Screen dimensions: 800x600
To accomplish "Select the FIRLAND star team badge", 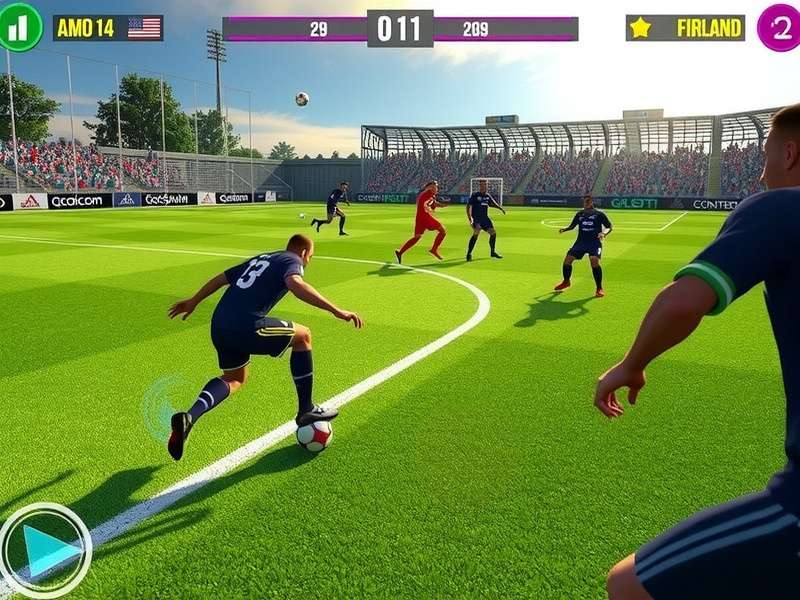I will tap(685, 28).
